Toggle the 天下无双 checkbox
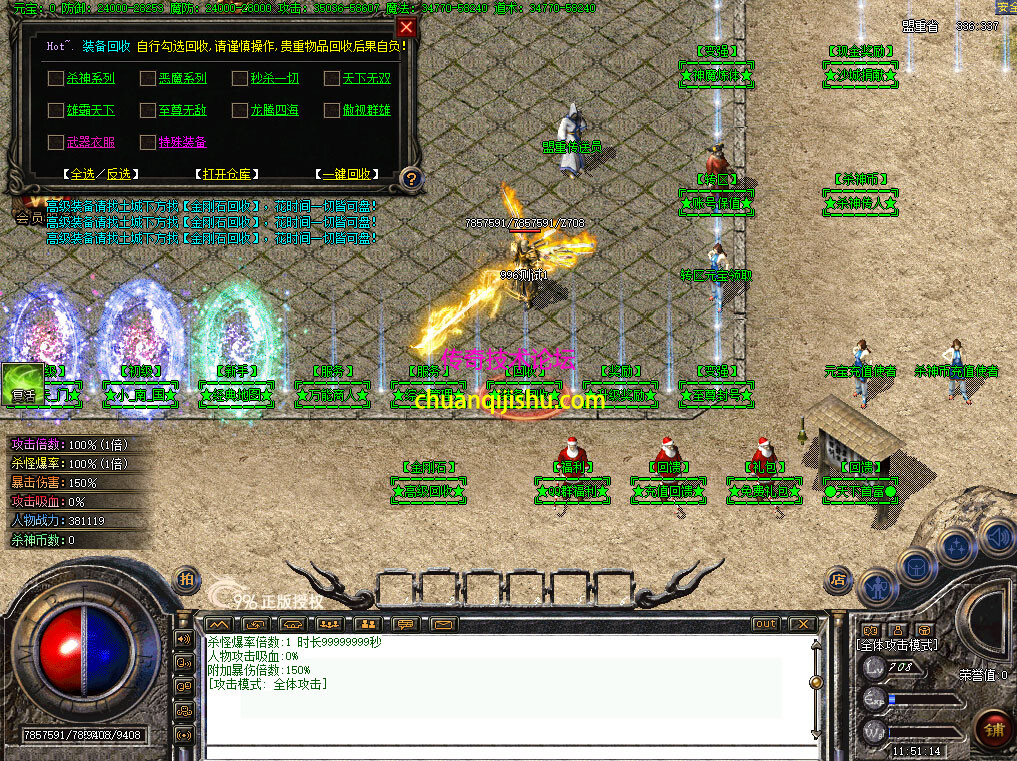1017x761 pixels. (x=332, y=78)
